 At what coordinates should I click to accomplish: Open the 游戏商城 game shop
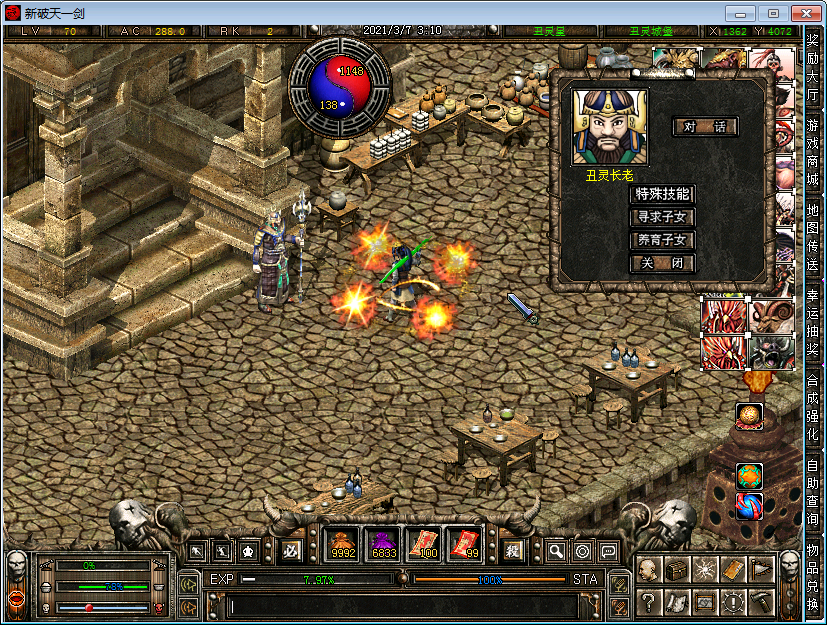[x=813, y=153]
